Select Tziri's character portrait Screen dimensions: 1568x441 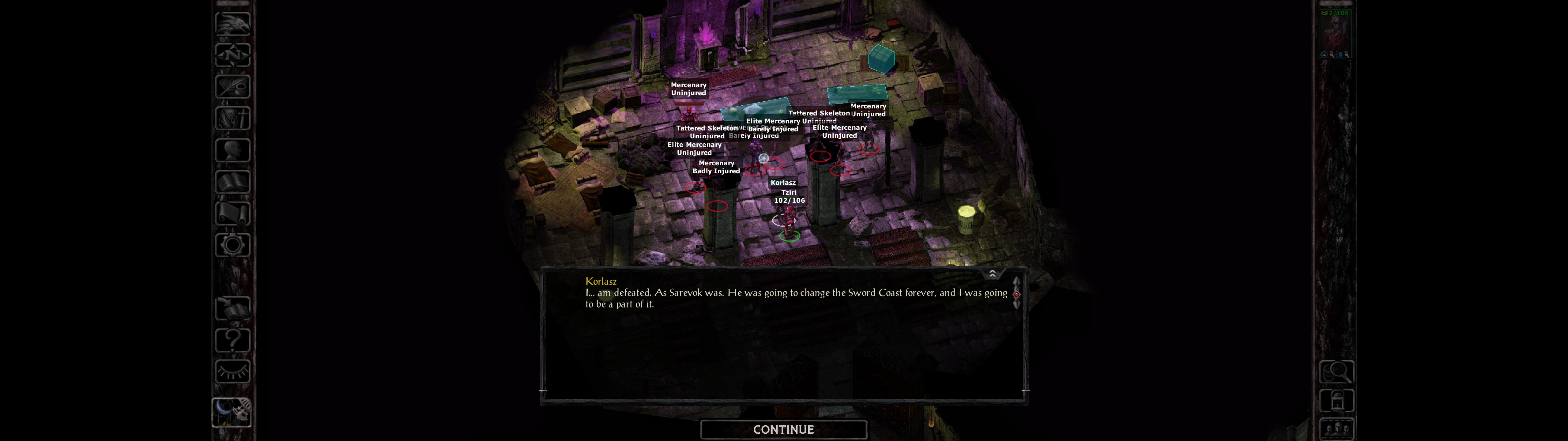pyautogui.click(x=1335, y=33)
